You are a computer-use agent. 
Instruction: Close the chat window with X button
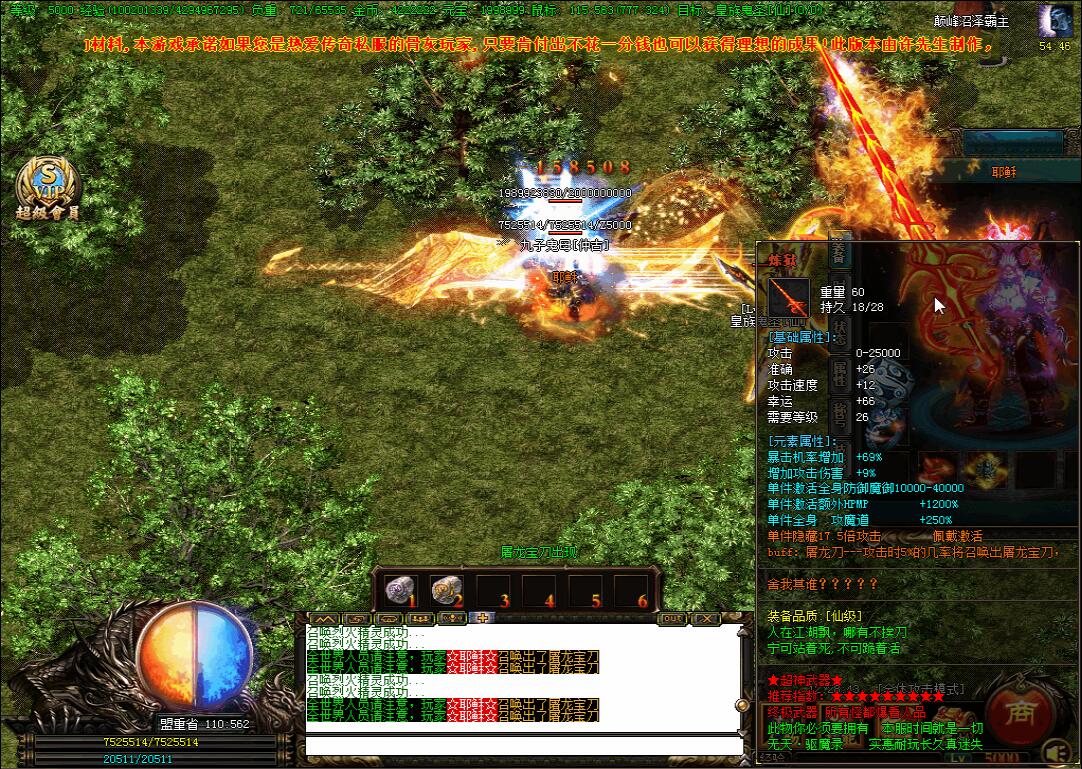(706, 619)
